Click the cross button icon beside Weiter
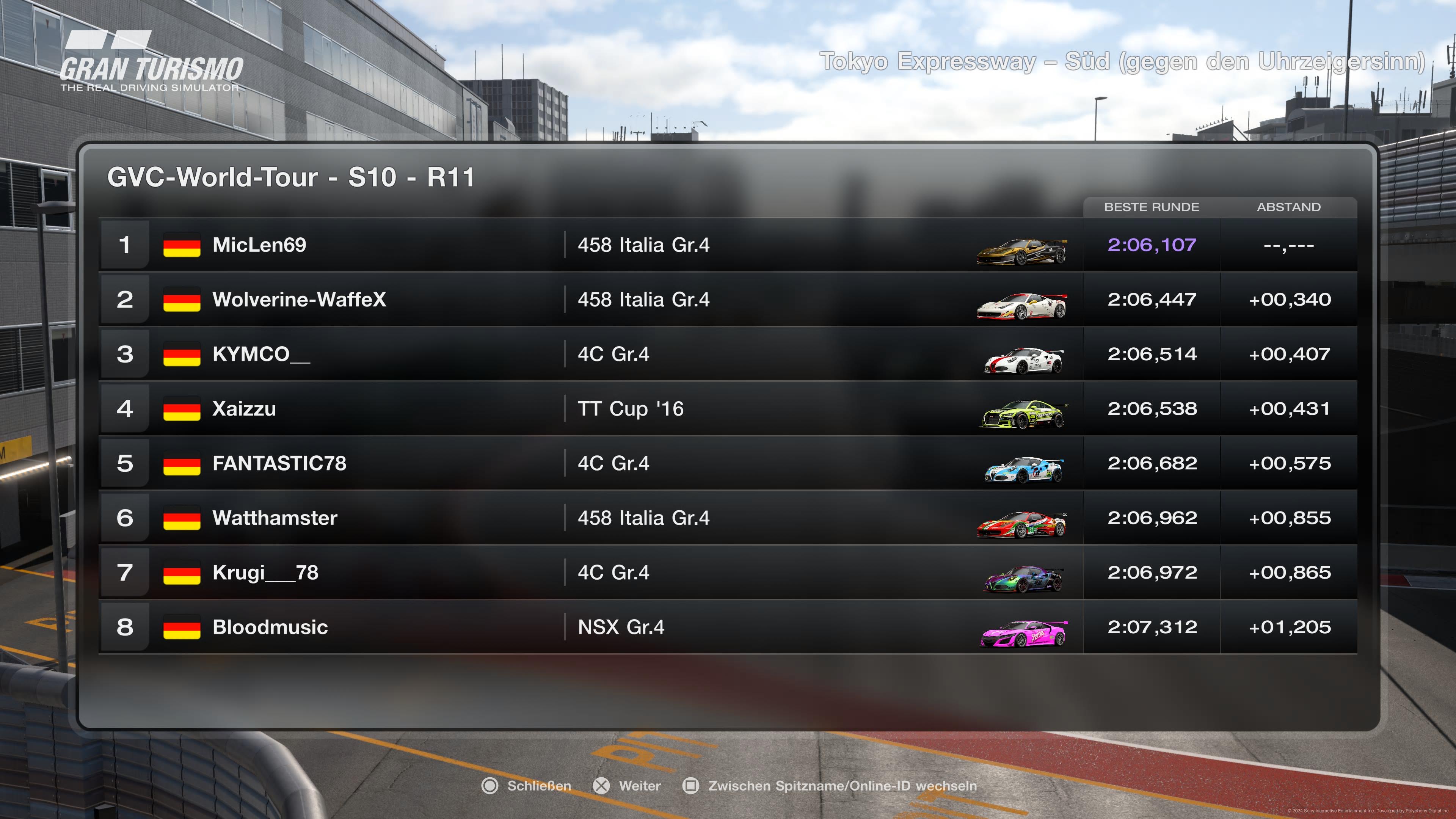This screenshot has height=819, width=1456. (x=601, y=786)
